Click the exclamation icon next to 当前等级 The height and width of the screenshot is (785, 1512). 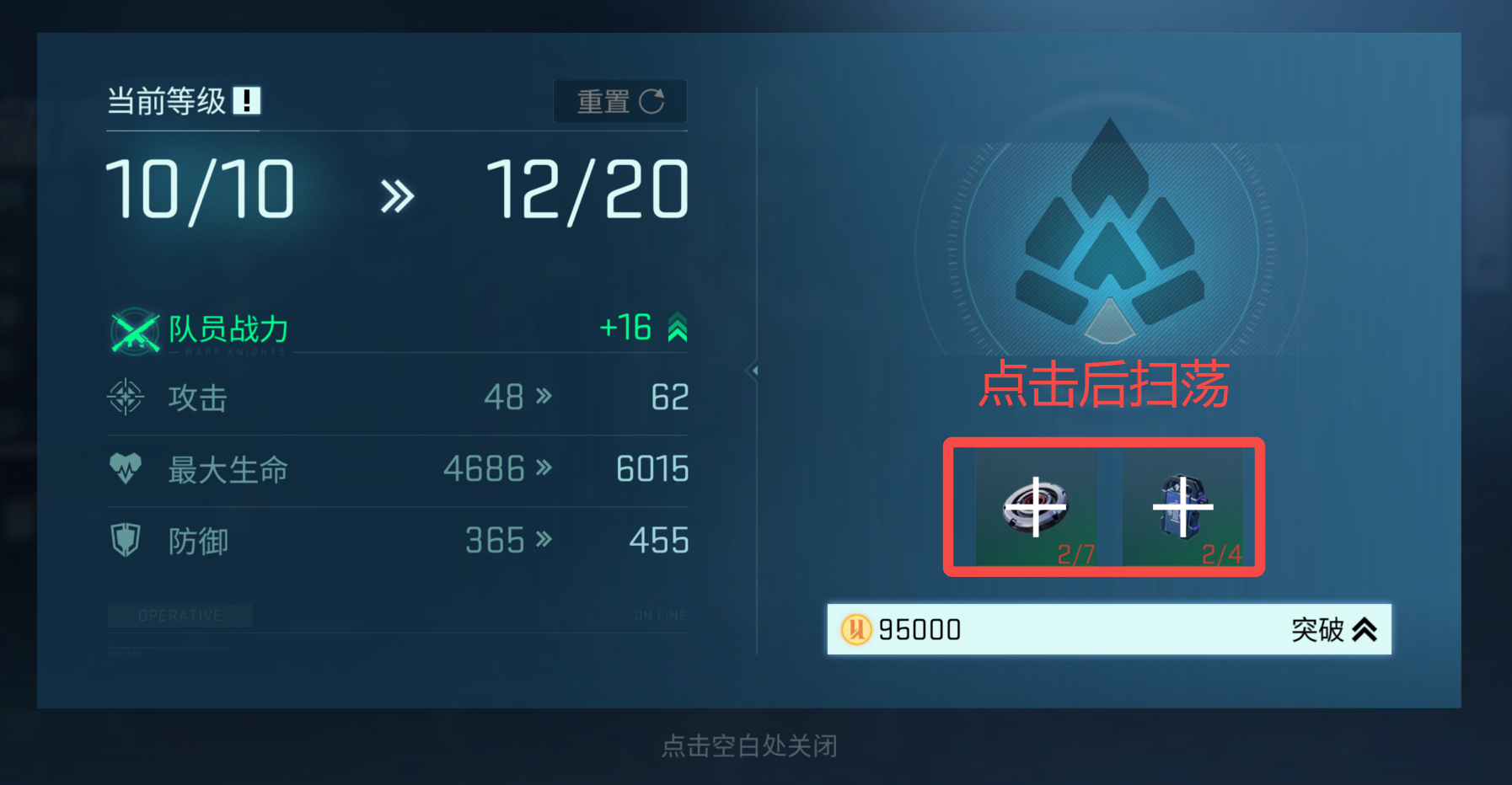pos(245,99)
